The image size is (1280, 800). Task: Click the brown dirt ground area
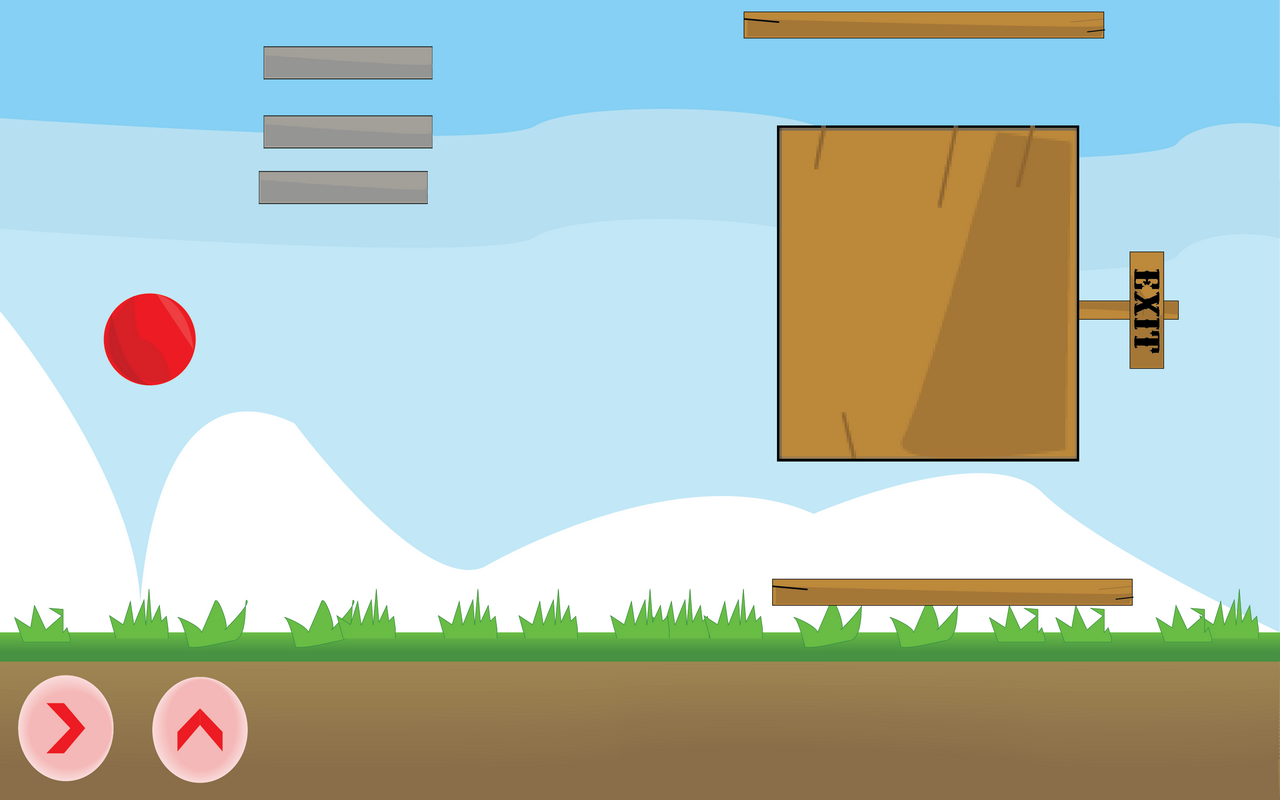tap(640, 720)
